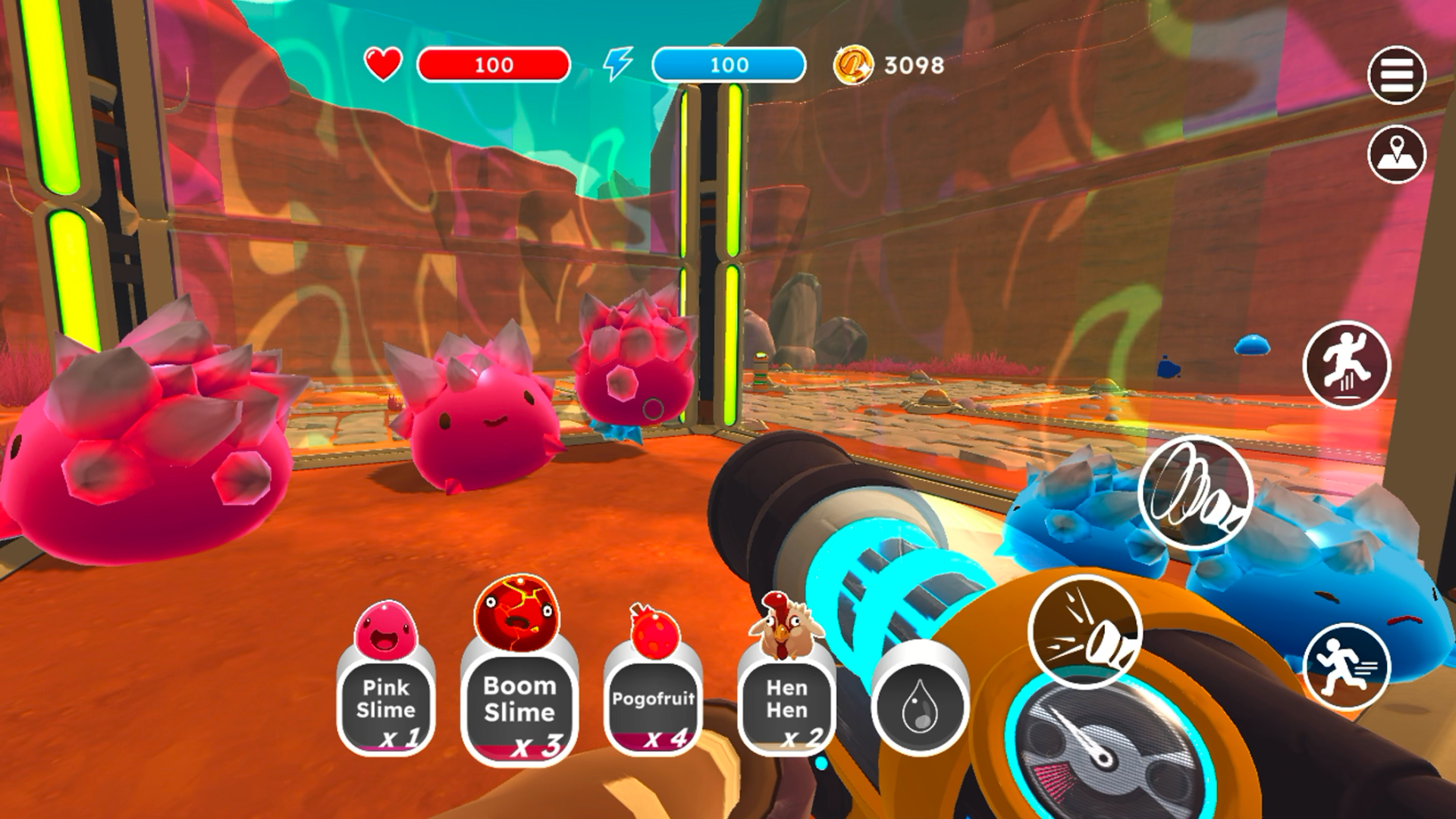Fire the vacpack shoot button

pyautogui.click(x=1084, y=631)
